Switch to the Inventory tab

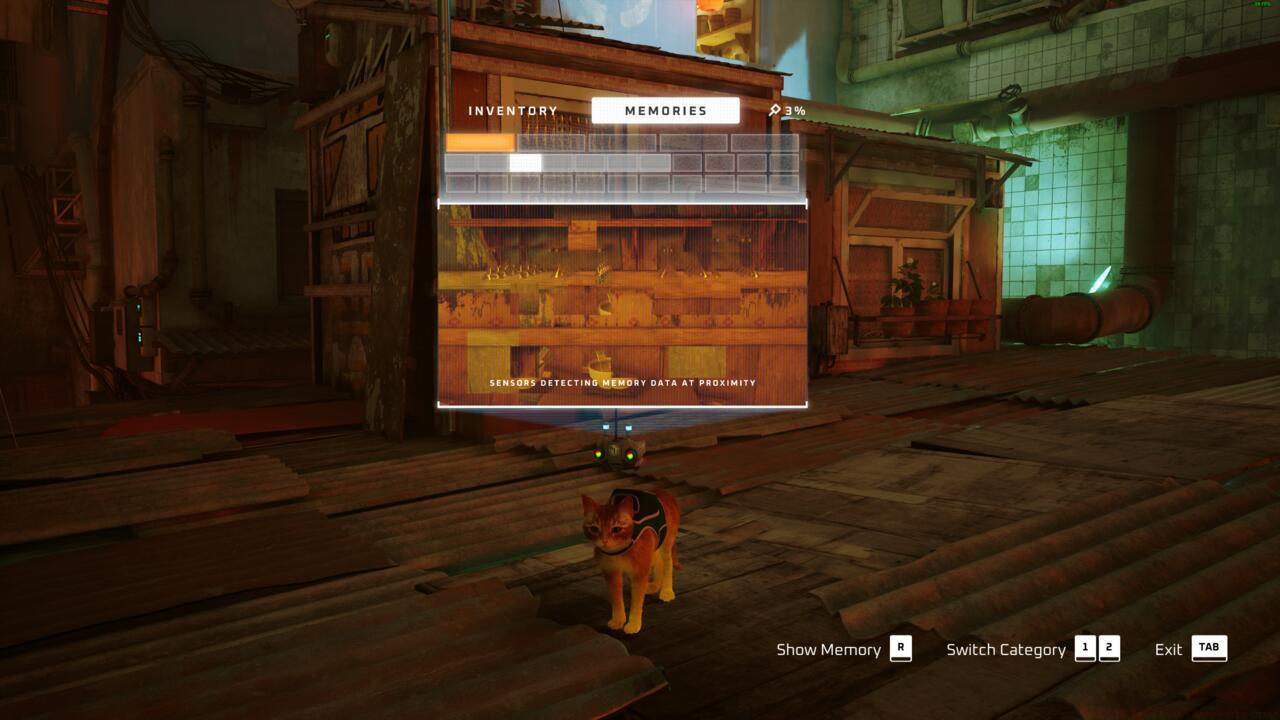[x=513, y=111]
